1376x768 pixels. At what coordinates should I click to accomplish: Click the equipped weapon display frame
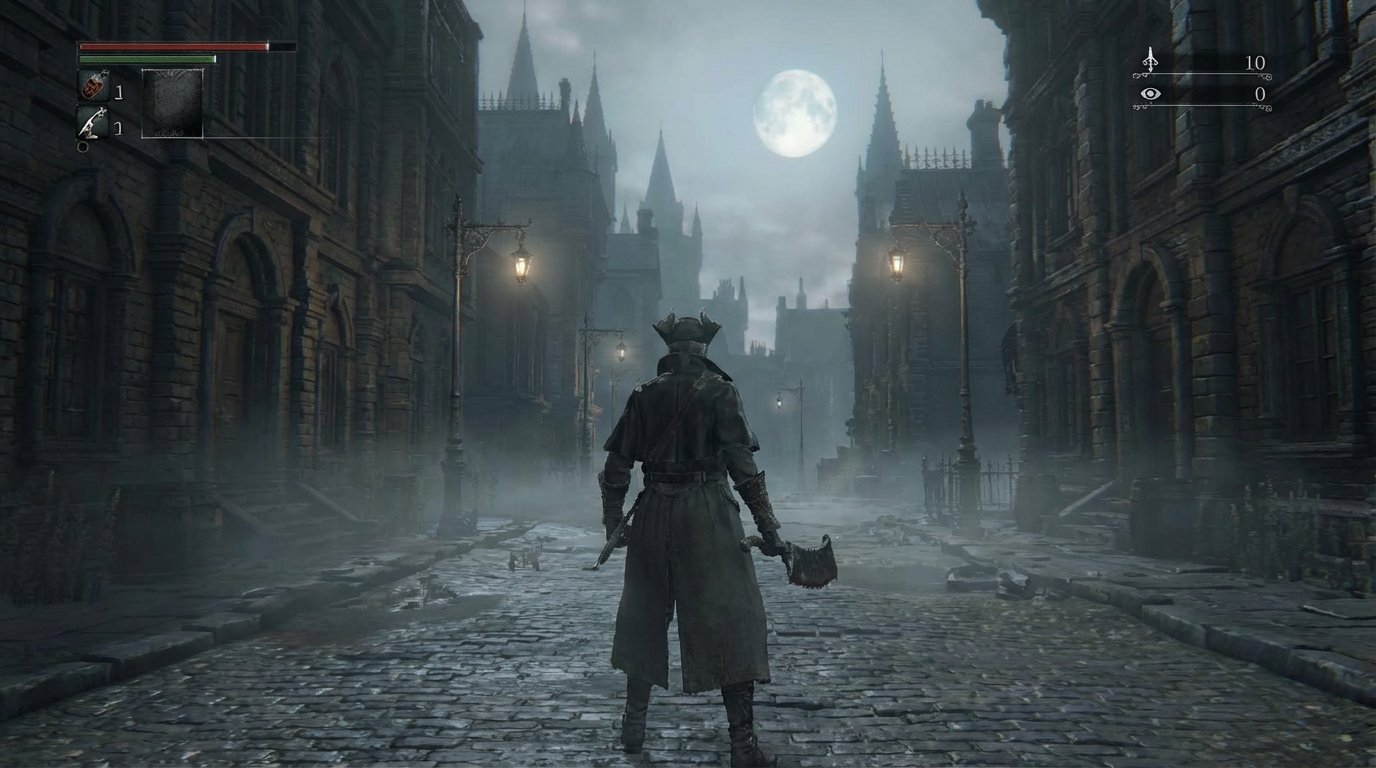[x=173, y=103]
